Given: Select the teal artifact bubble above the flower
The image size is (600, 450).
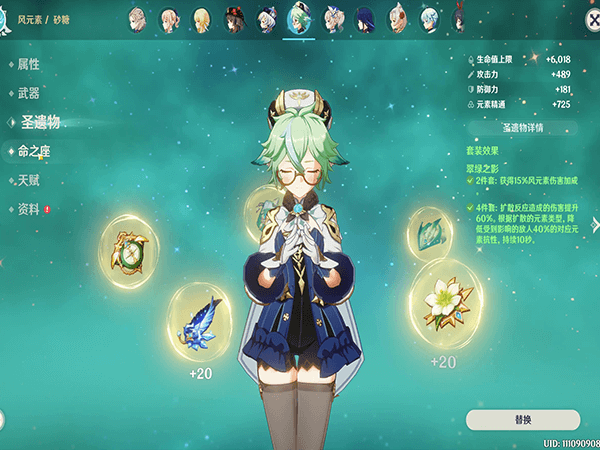Looking at the screenshot, I should click(433, 233).
